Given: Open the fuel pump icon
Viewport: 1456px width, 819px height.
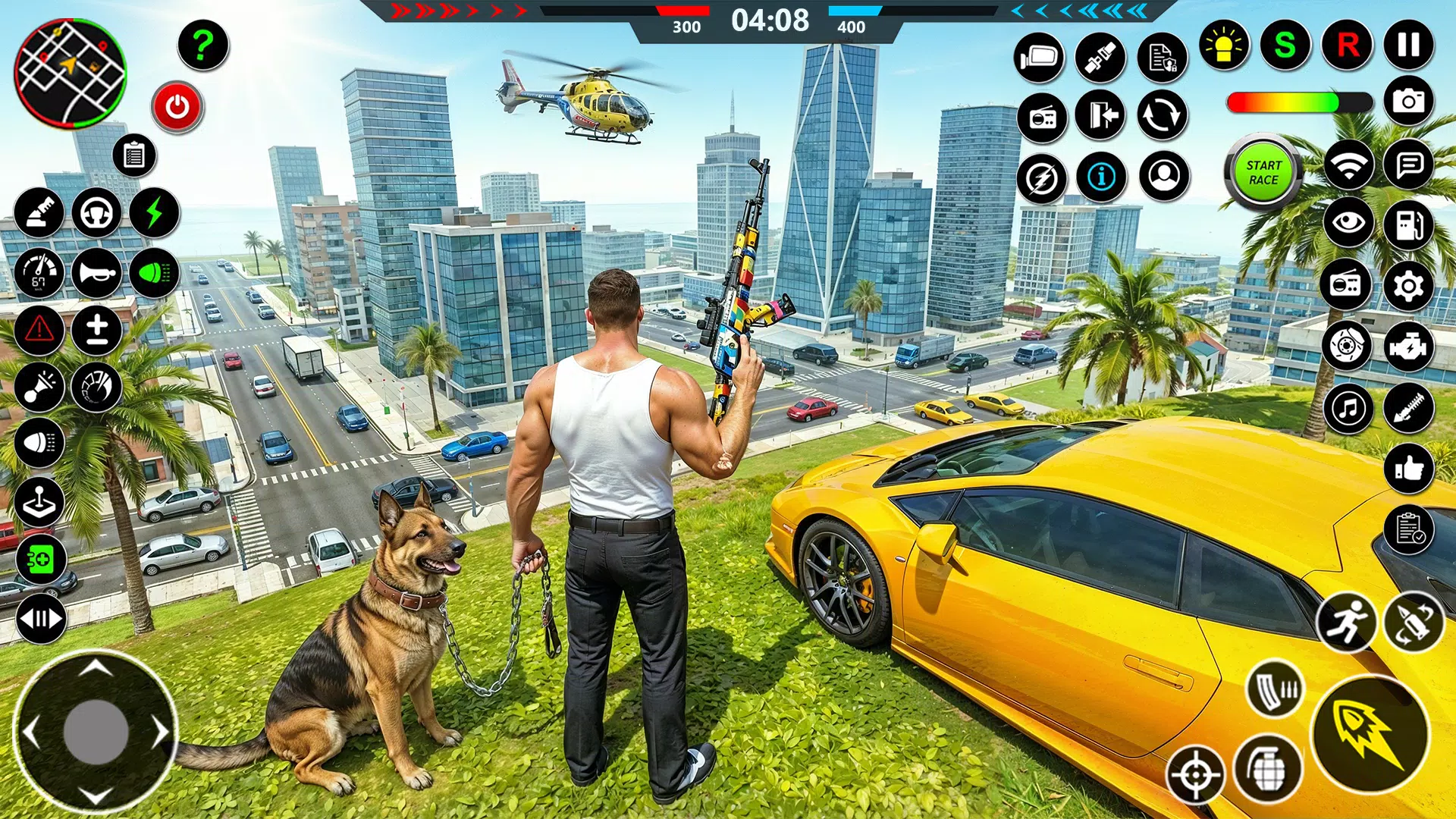Looking at the screenshot, I should tap(1408, 225).
